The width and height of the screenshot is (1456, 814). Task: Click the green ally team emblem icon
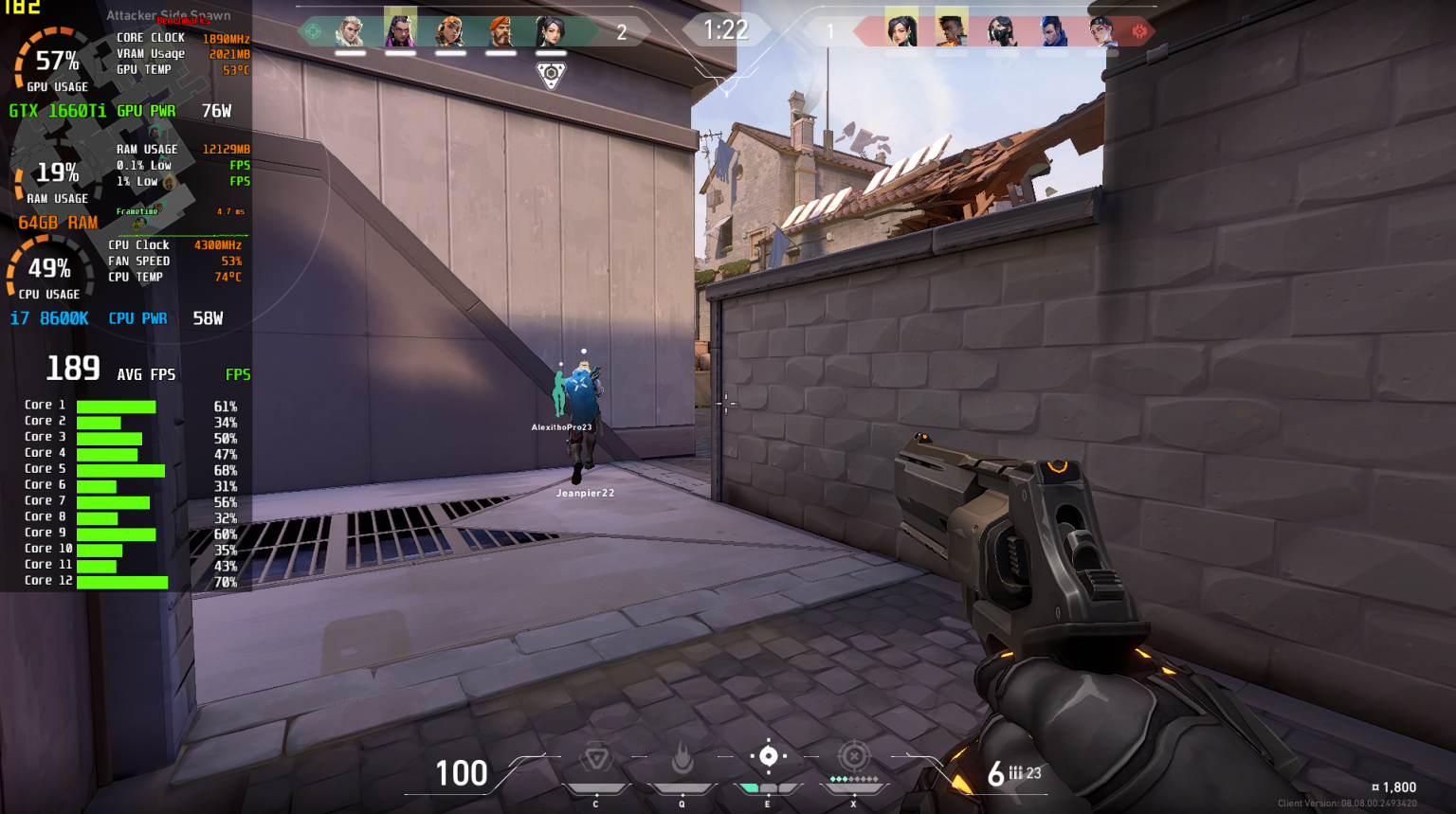[313, 31]
